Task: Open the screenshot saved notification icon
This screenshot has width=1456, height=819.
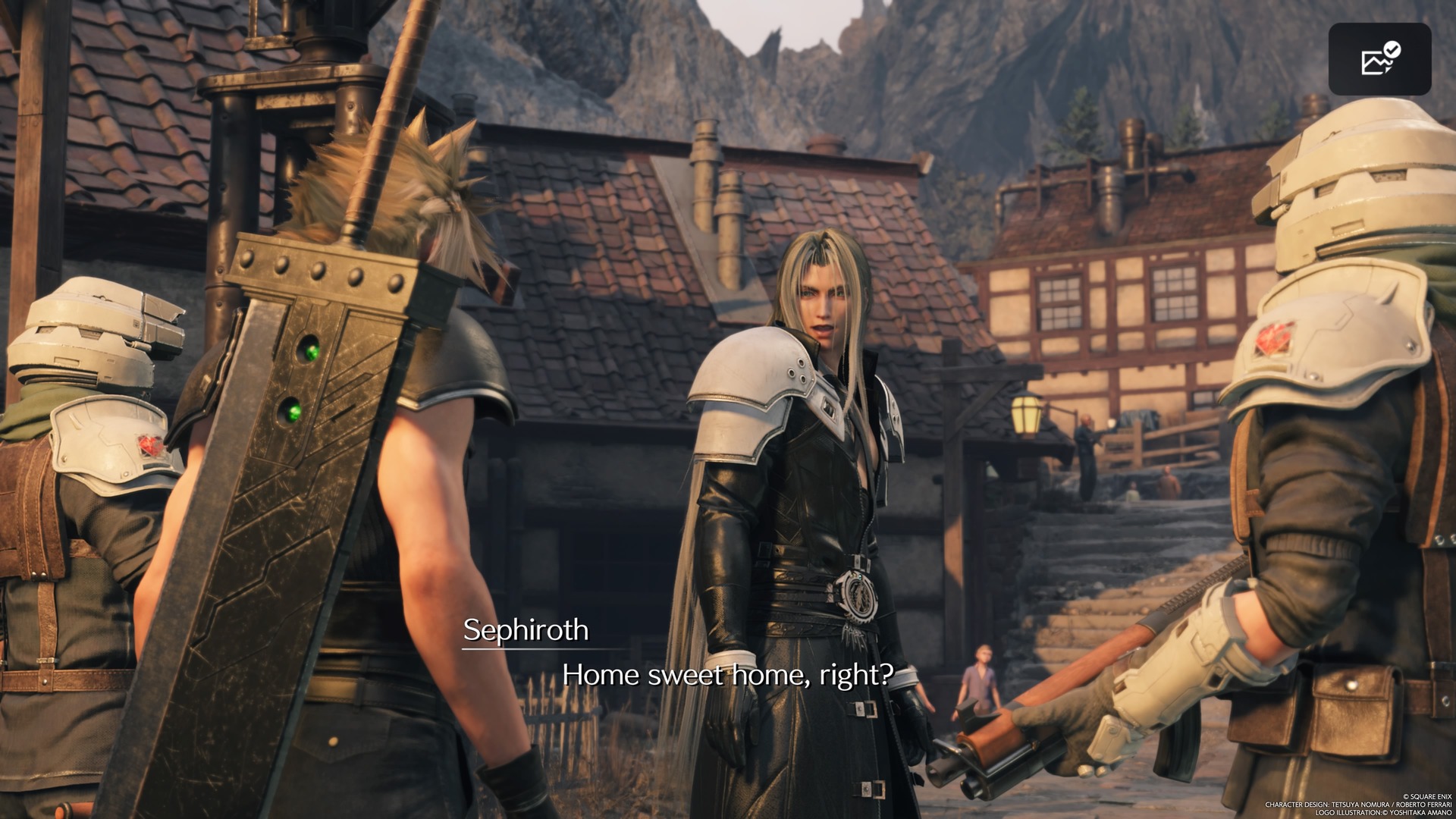Action: click(x=1379, y=59)
